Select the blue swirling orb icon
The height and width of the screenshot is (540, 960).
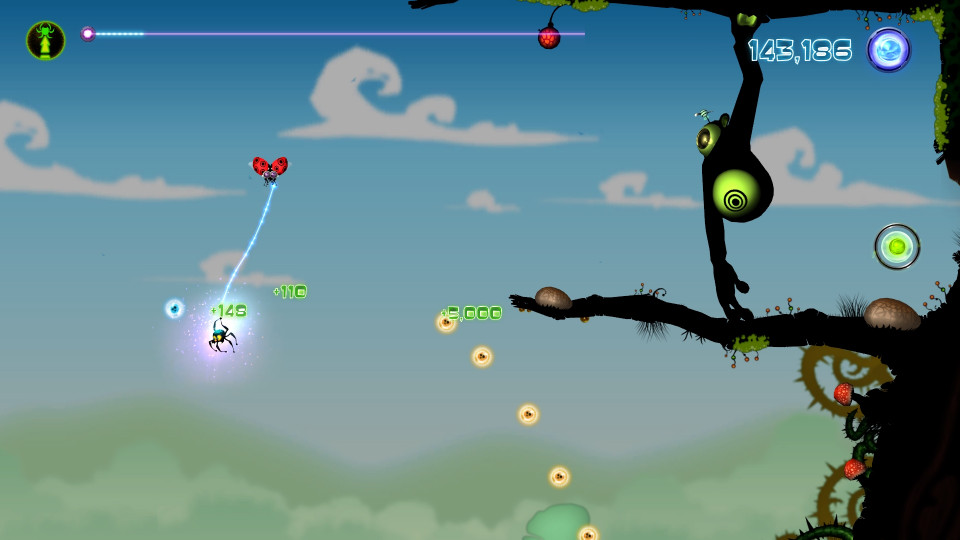point(888,49)
